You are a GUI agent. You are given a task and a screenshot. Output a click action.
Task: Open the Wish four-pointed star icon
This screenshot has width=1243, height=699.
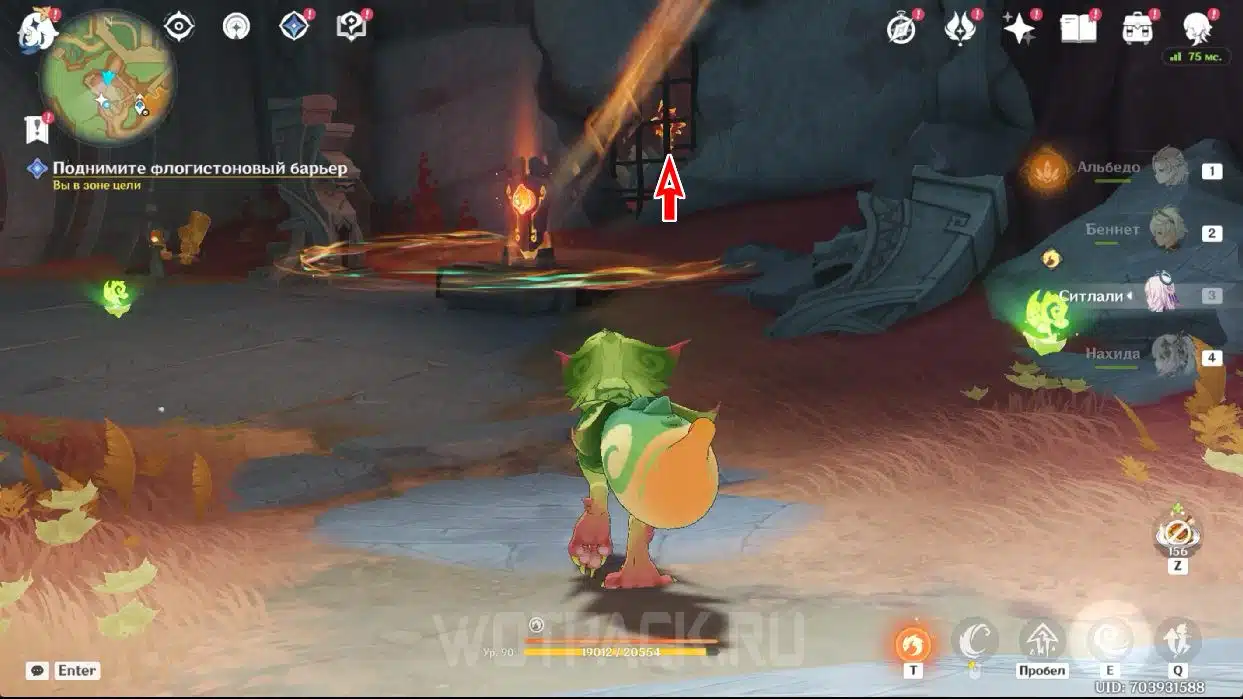pos(1019,28)
